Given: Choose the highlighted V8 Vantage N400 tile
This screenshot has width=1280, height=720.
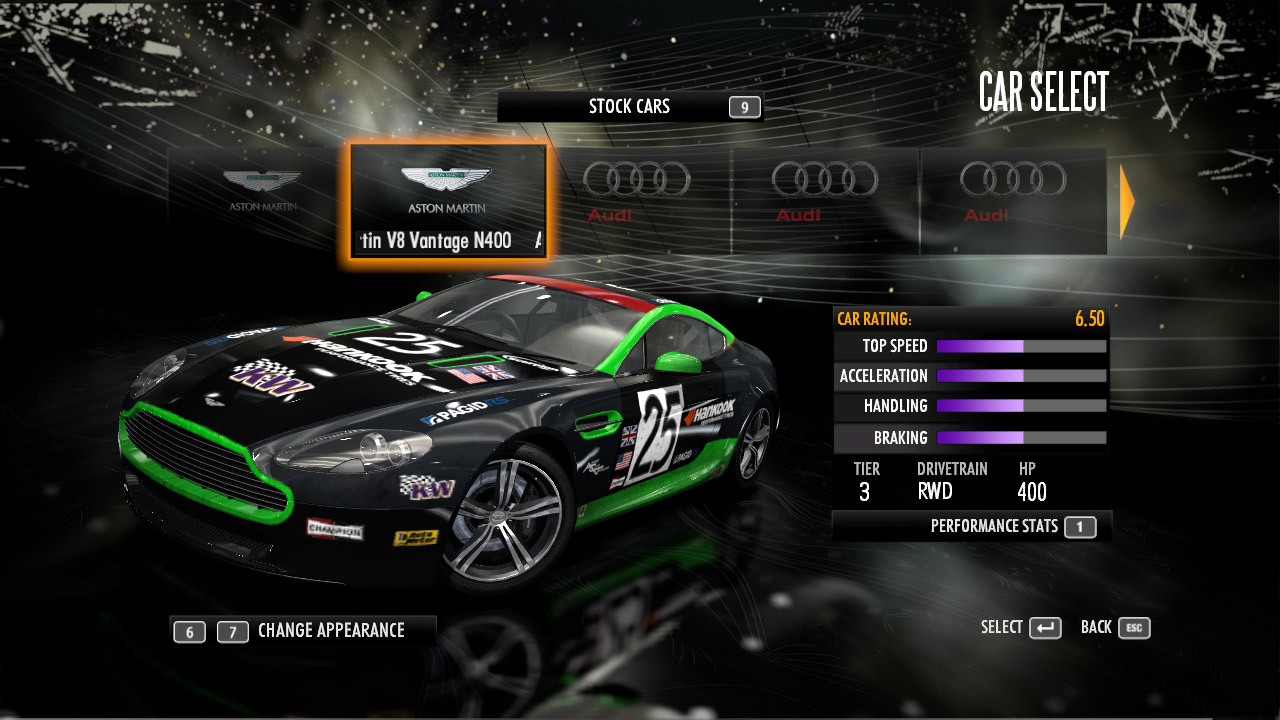Looking at the screenshot, I should (447, 200).
